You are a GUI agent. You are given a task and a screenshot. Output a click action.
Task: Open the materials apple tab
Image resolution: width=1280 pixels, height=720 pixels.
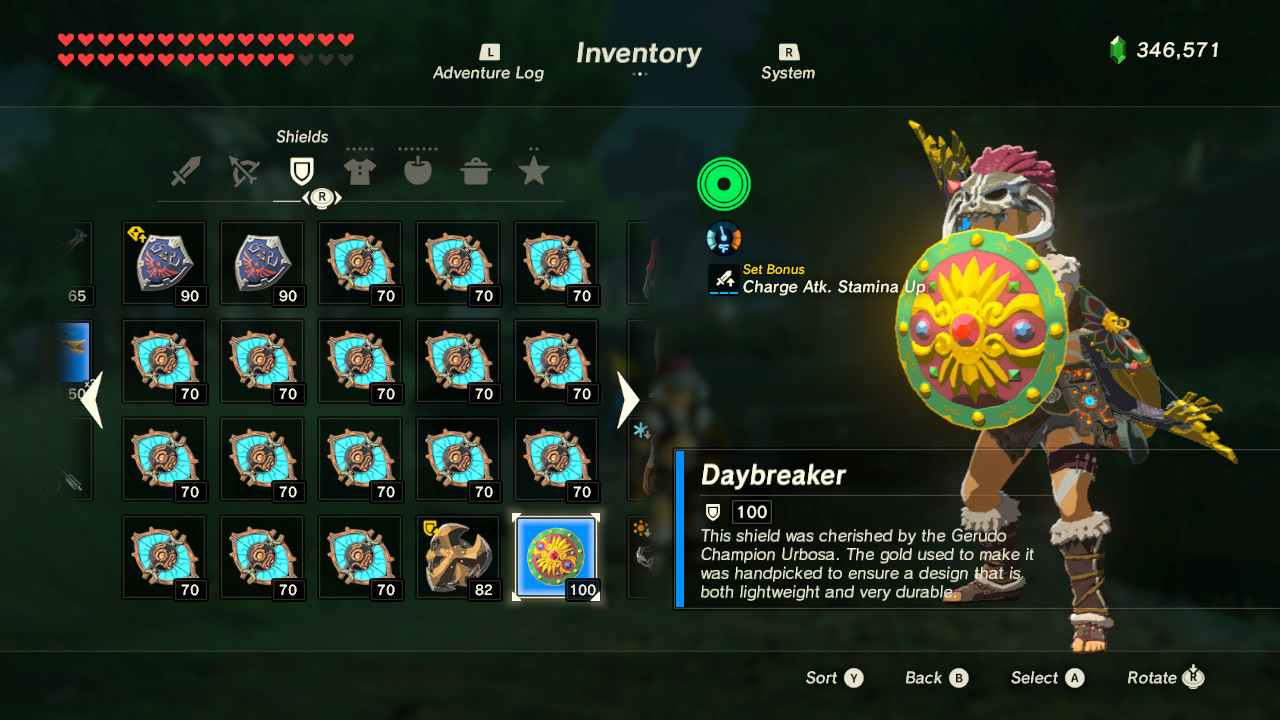417,169
